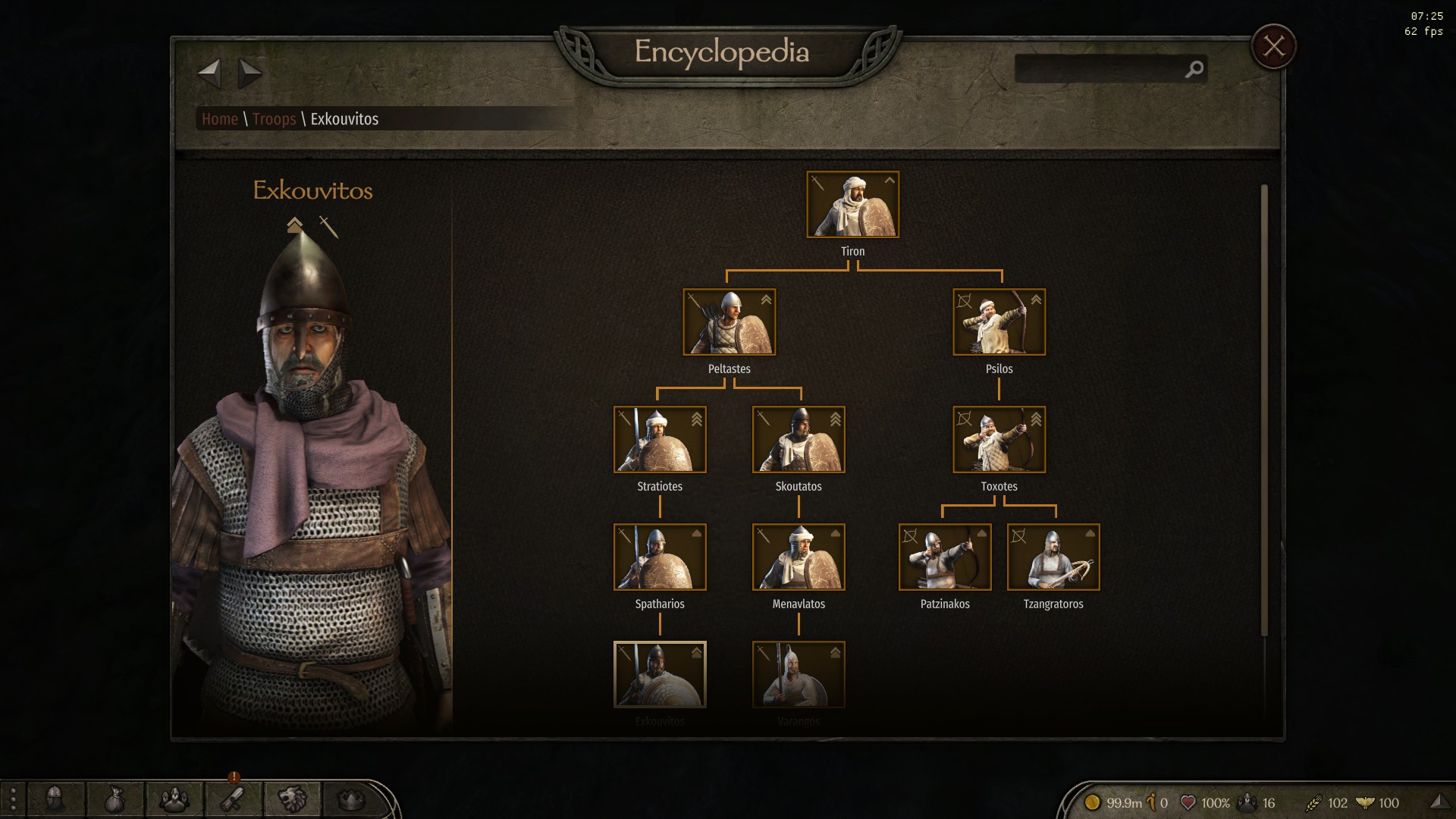Select the Stratiotes troop tile
Viewport: 1456px width, 819px height.
660,440
